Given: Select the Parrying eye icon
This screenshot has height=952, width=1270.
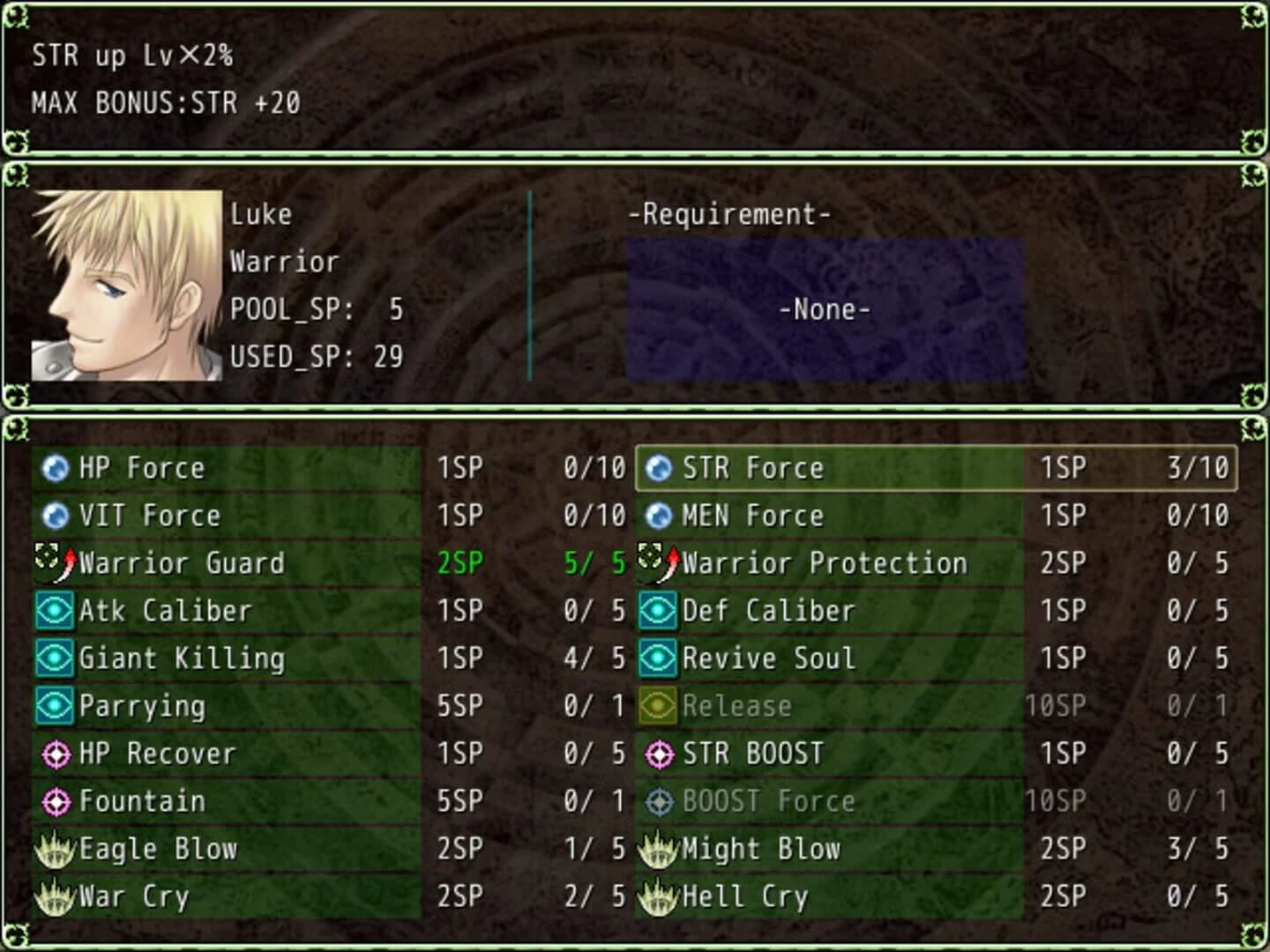Looking at the screenshot, I should [x=54, y=706].
